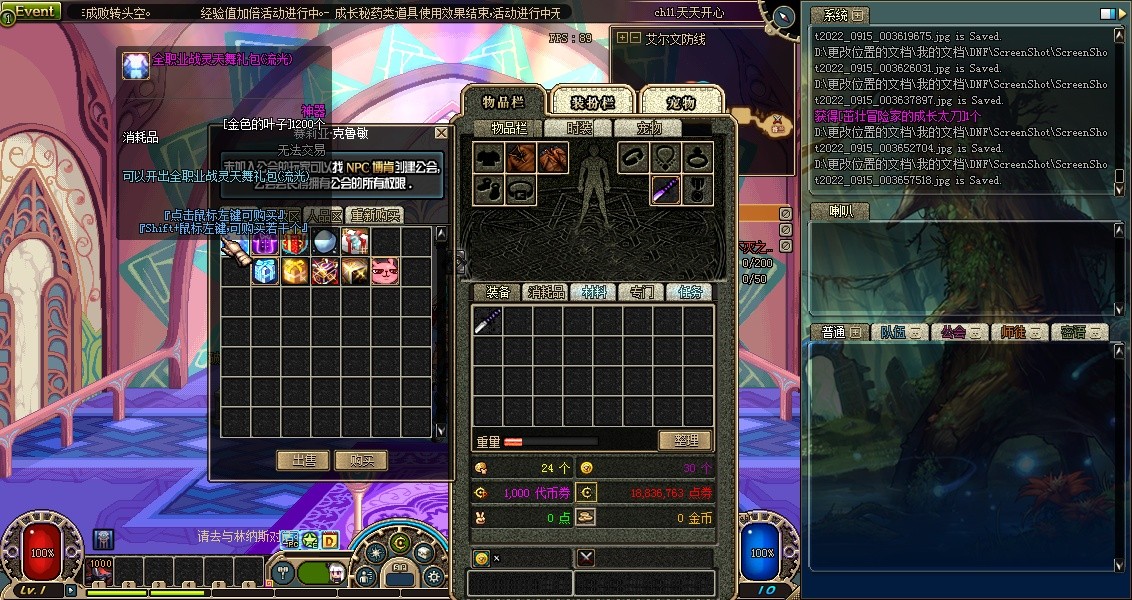Click the Event button in the corner
This screenshot has width=1132, height=600.
pos(33,11)
